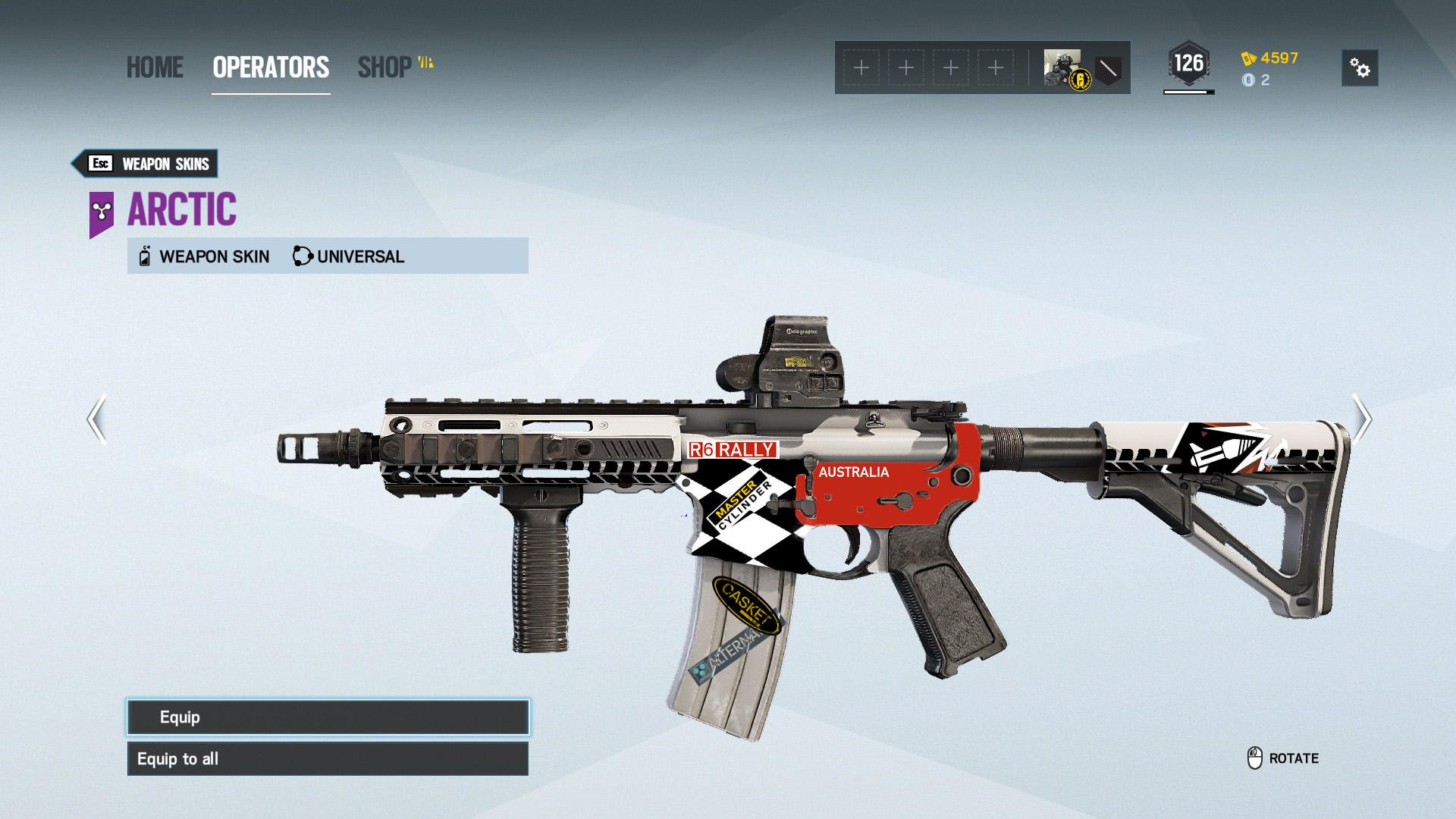Go back to Weapon Skins
Viewport: 1456px width, 819px height.
[145, 164]
